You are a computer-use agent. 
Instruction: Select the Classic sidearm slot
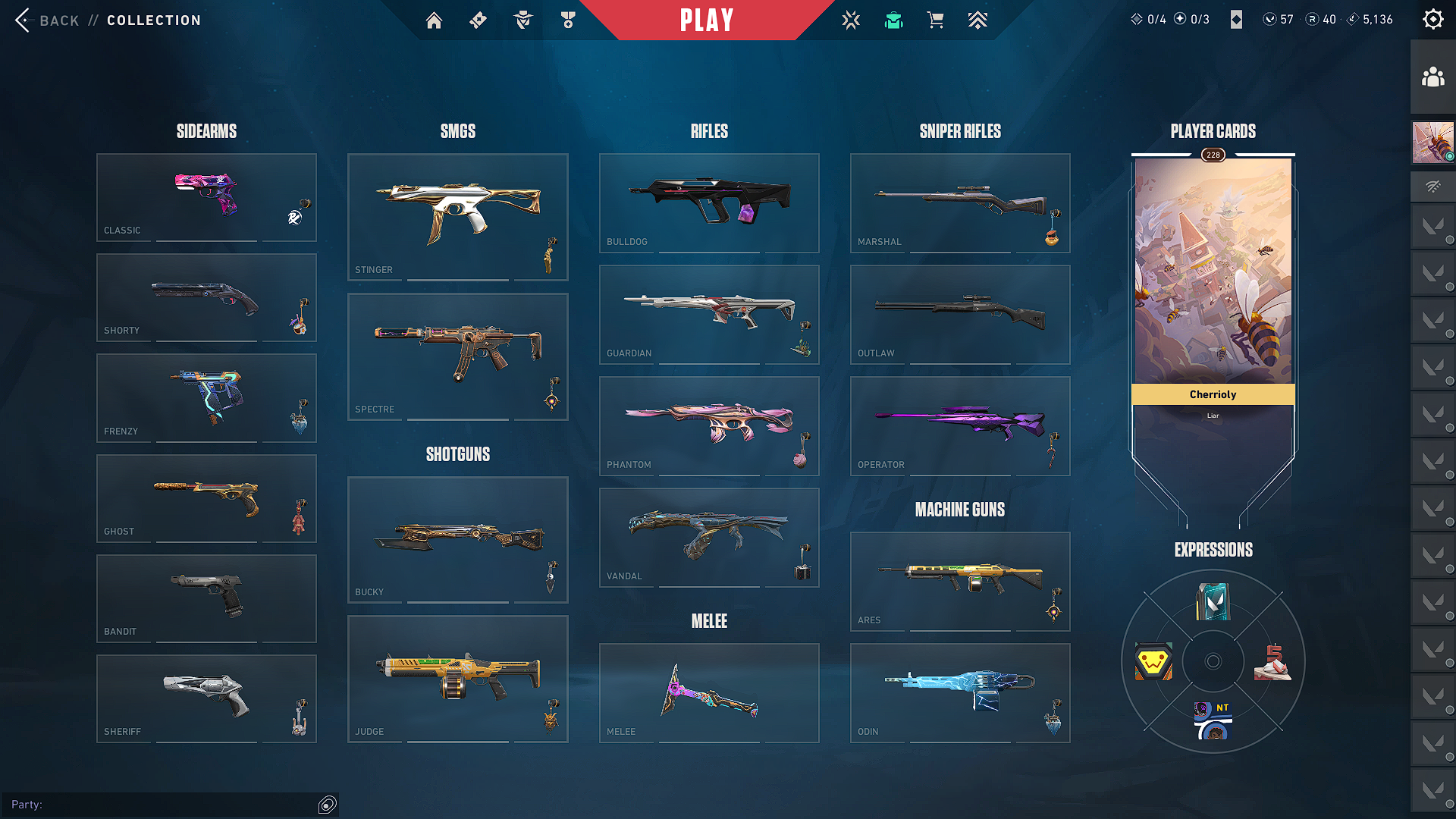206,197
